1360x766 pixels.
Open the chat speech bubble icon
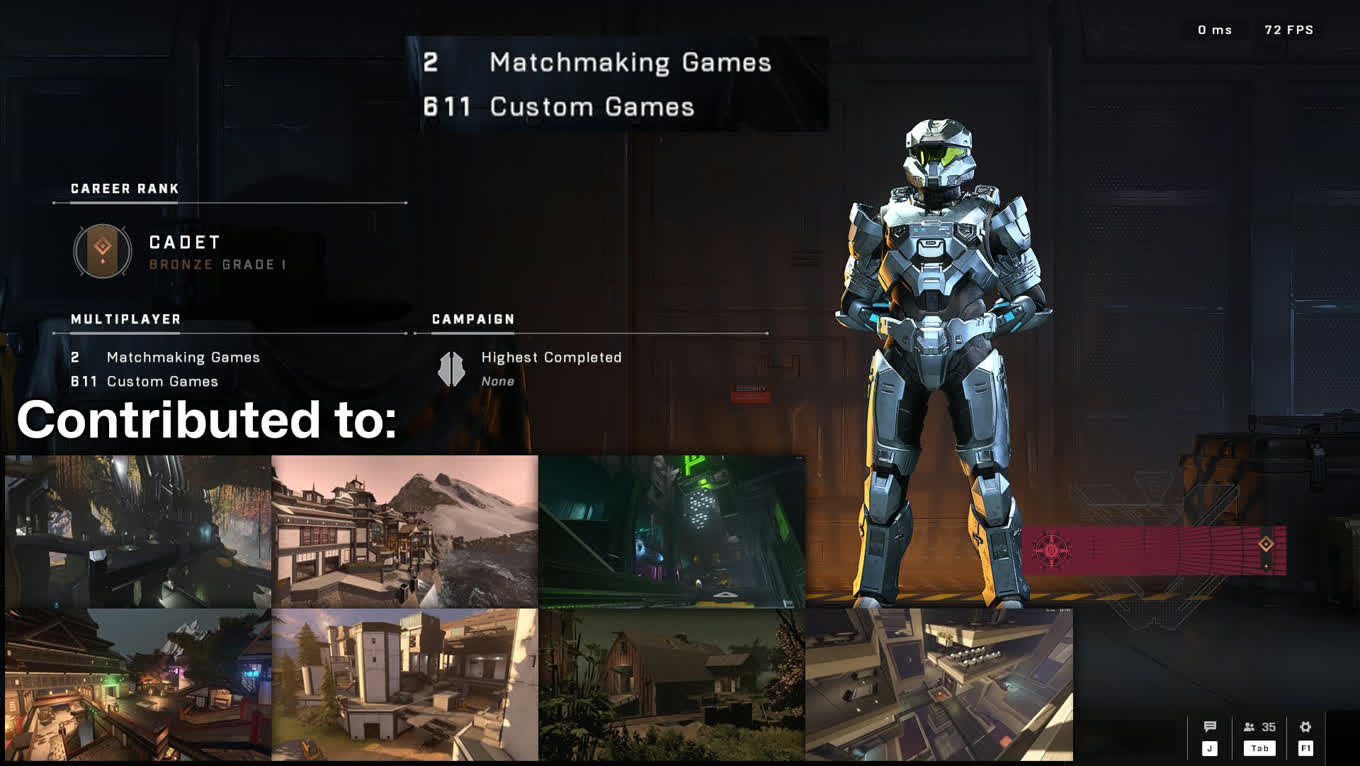(1209, 728)
